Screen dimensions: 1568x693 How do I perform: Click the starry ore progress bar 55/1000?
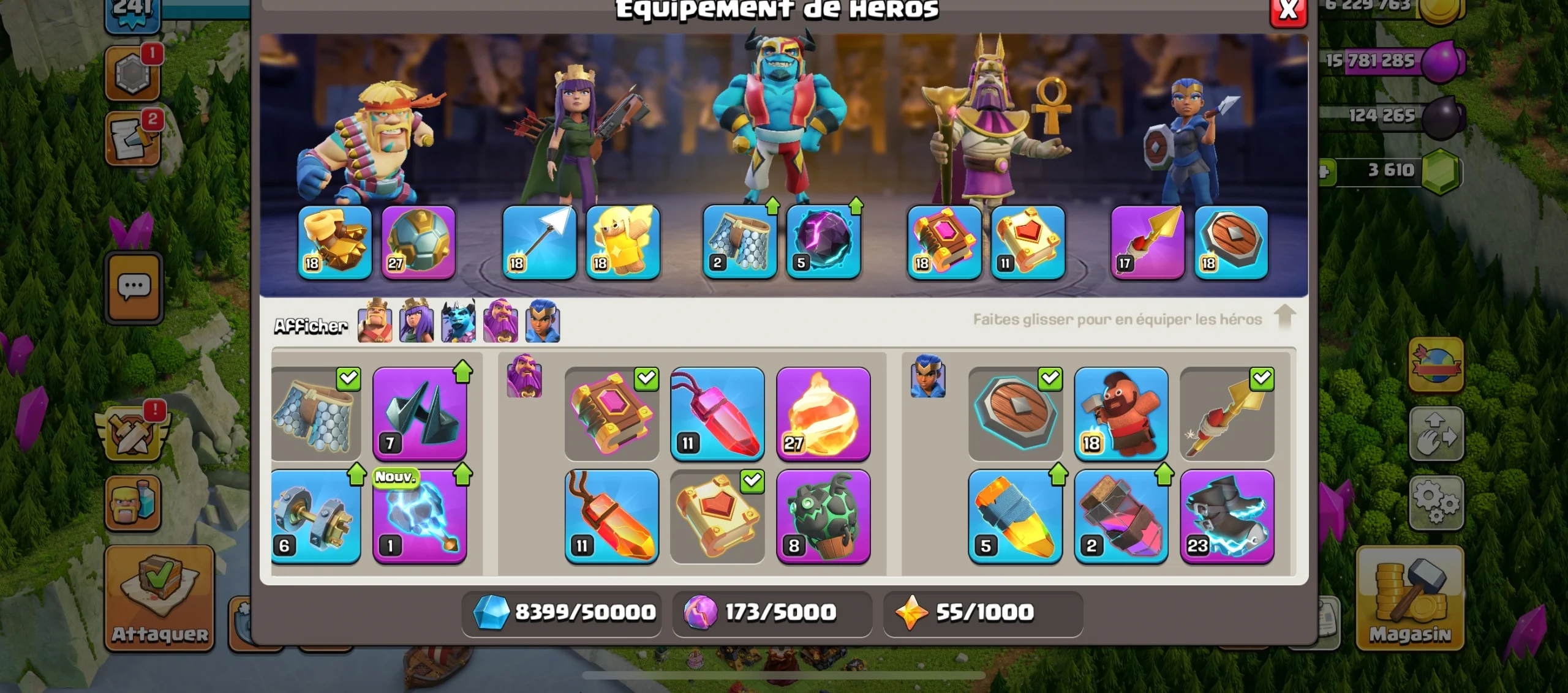click(983, 612)
